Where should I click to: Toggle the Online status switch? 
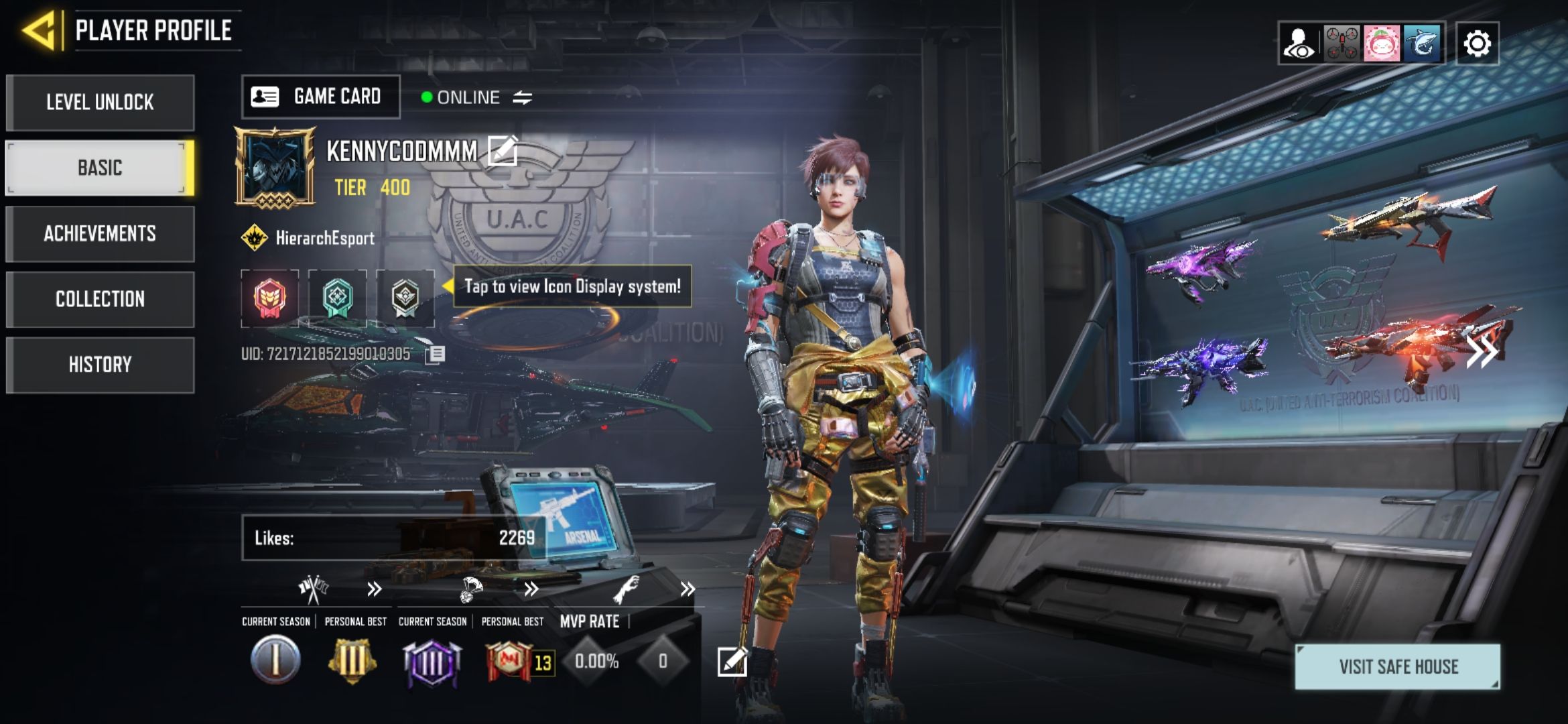click(x=522, y=98)
